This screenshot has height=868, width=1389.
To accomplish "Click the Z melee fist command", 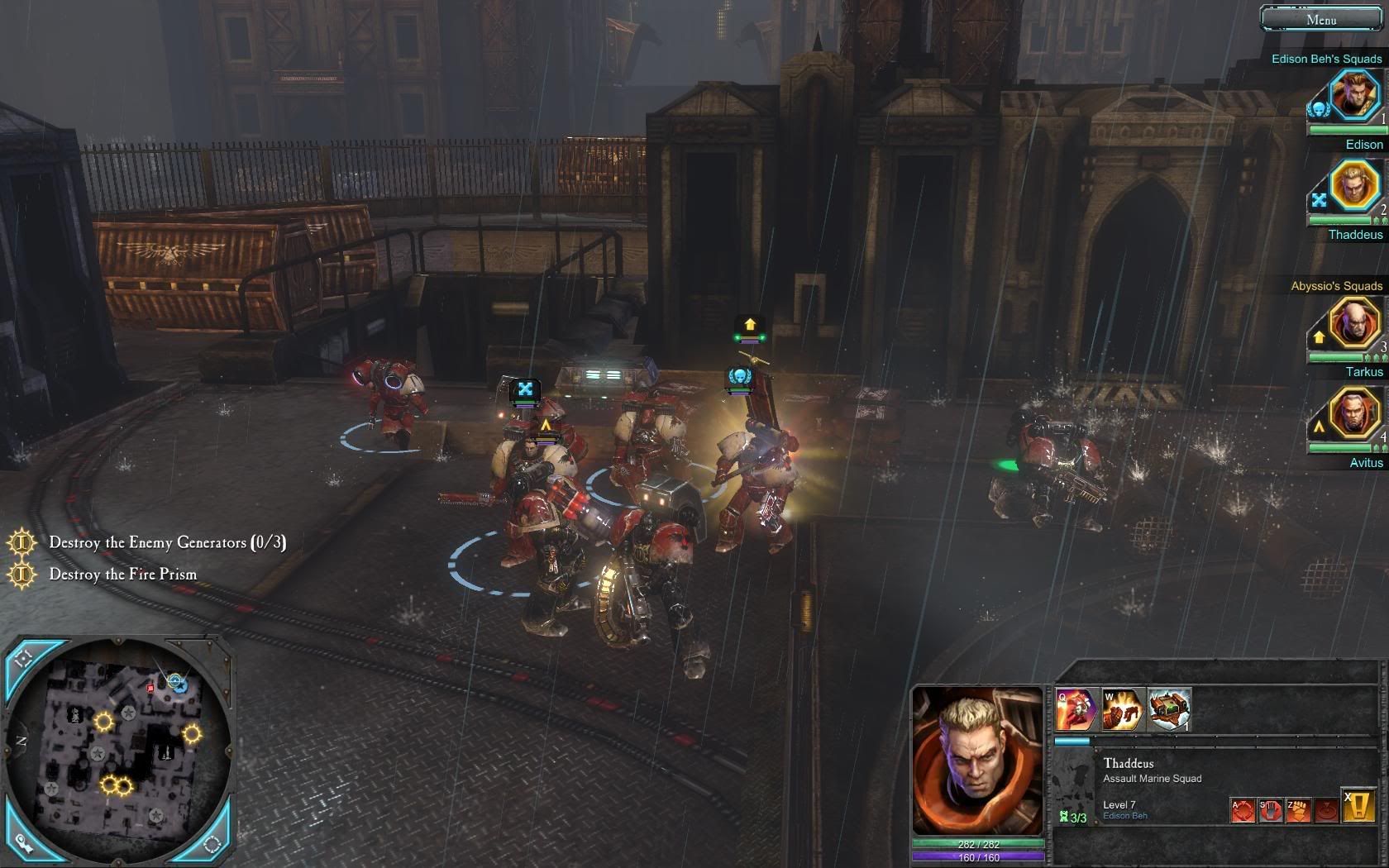I will [x=1298, y=810].
